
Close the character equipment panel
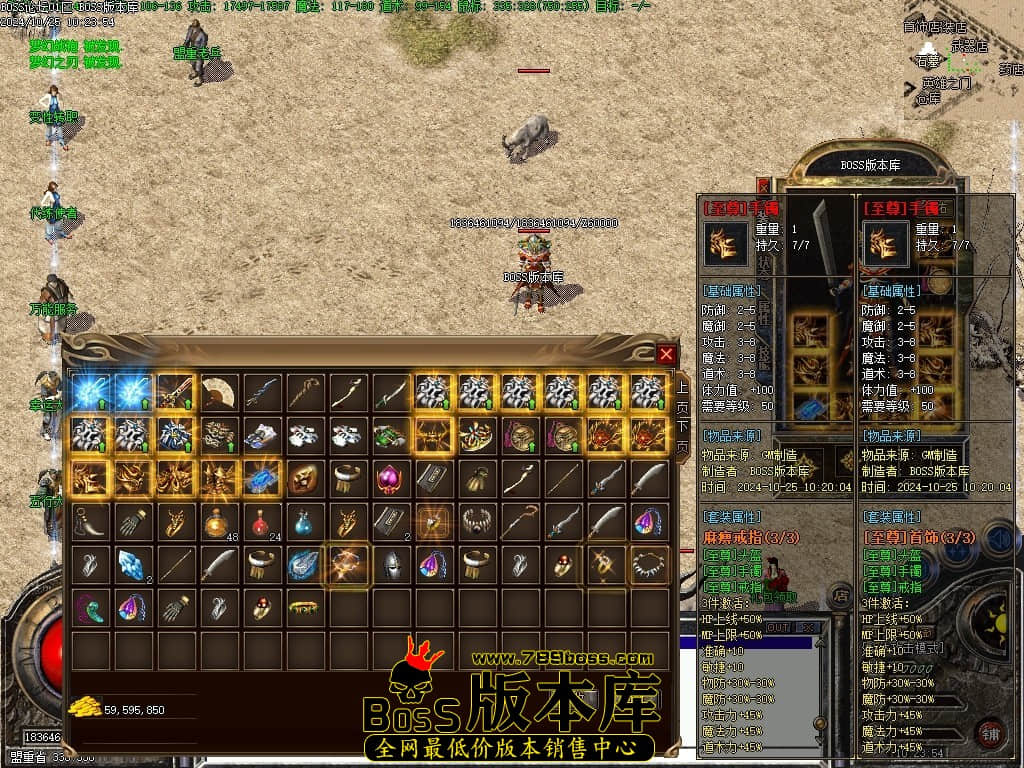click(764, 186)
